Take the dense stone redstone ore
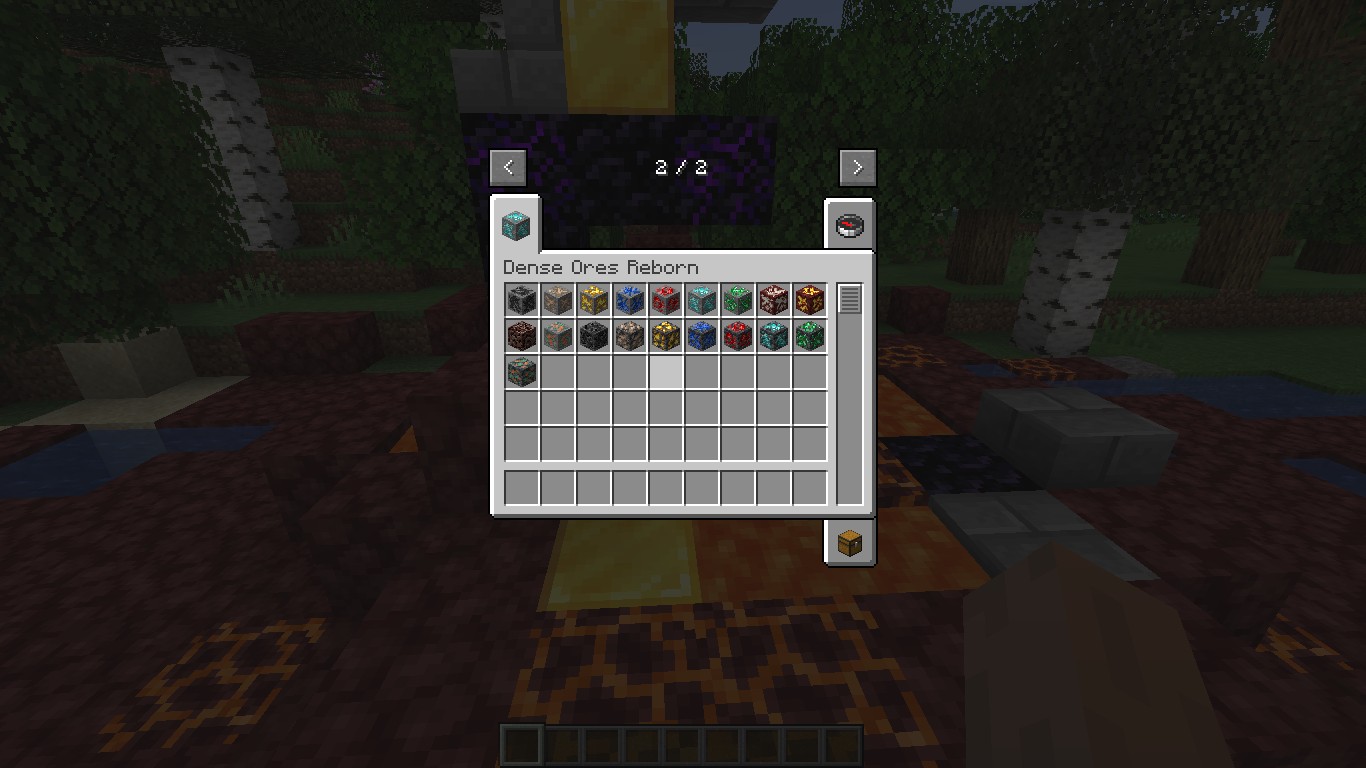This screenshot has width=1366, height=768. [666, 300]
